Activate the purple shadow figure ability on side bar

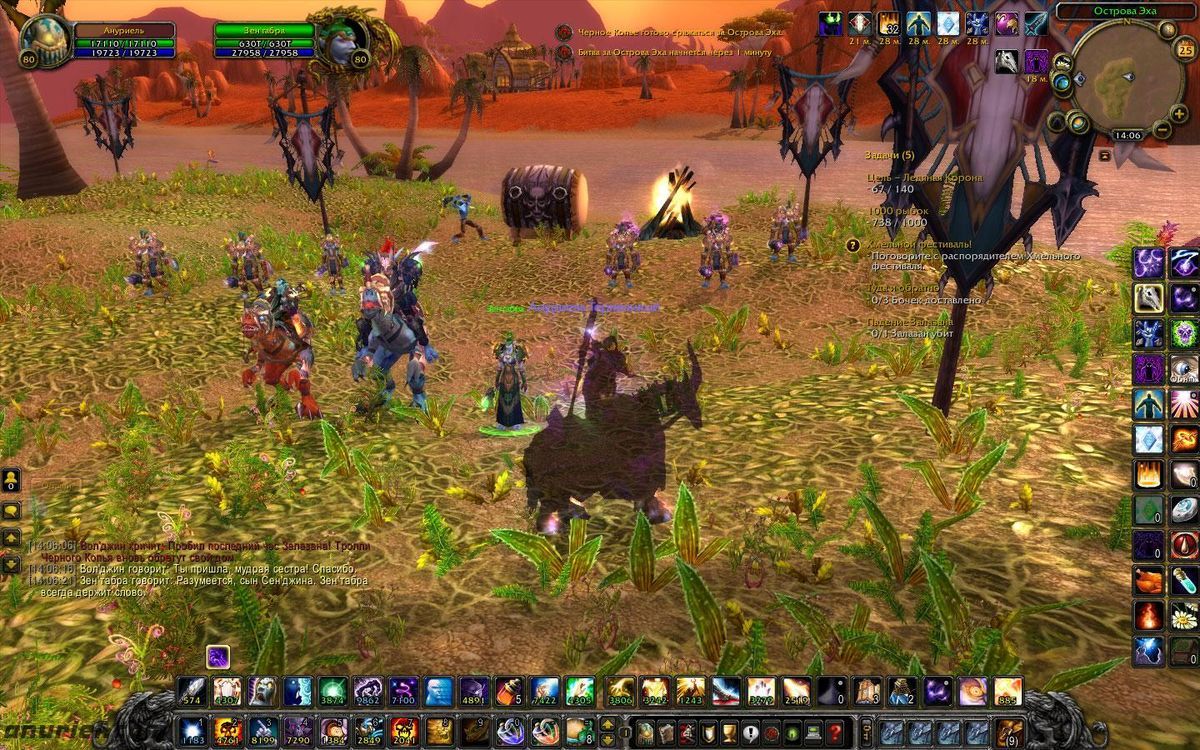1148,368
